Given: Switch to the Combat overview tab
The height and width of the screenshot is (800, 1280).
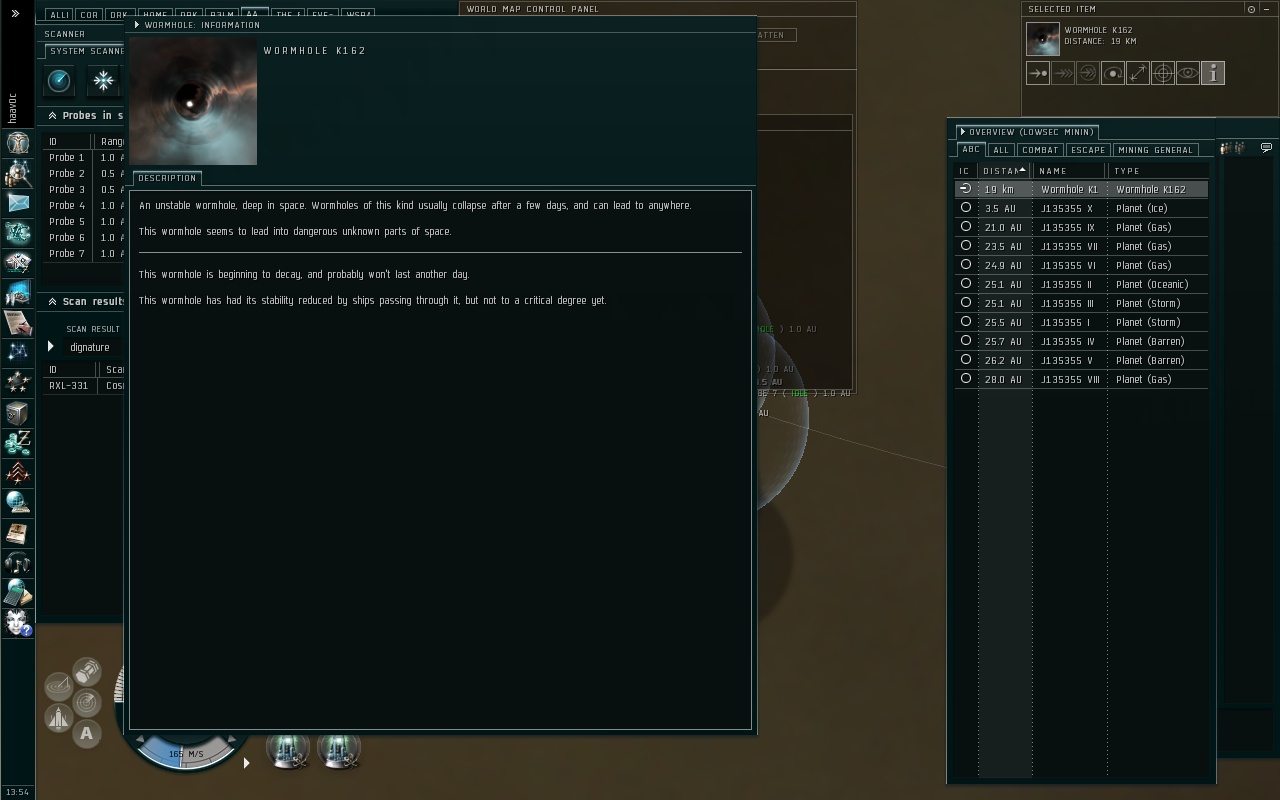Looking at the screenshot, I should point(1040,150).
